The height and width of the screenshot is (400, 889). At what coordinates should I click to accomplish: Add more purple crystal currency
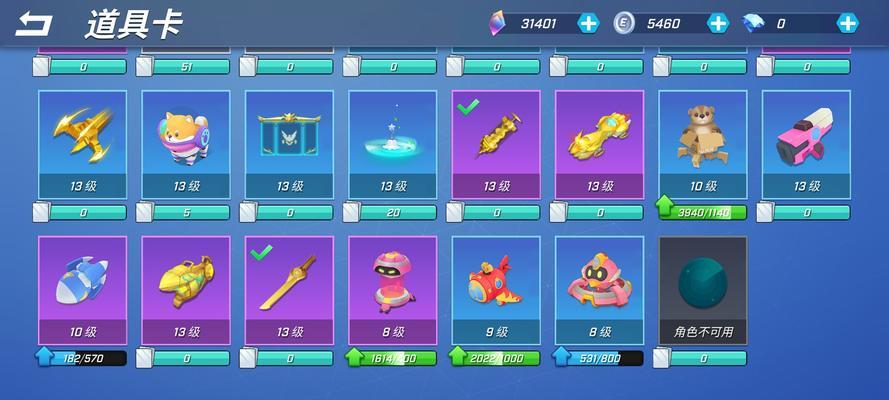(589, 23)
